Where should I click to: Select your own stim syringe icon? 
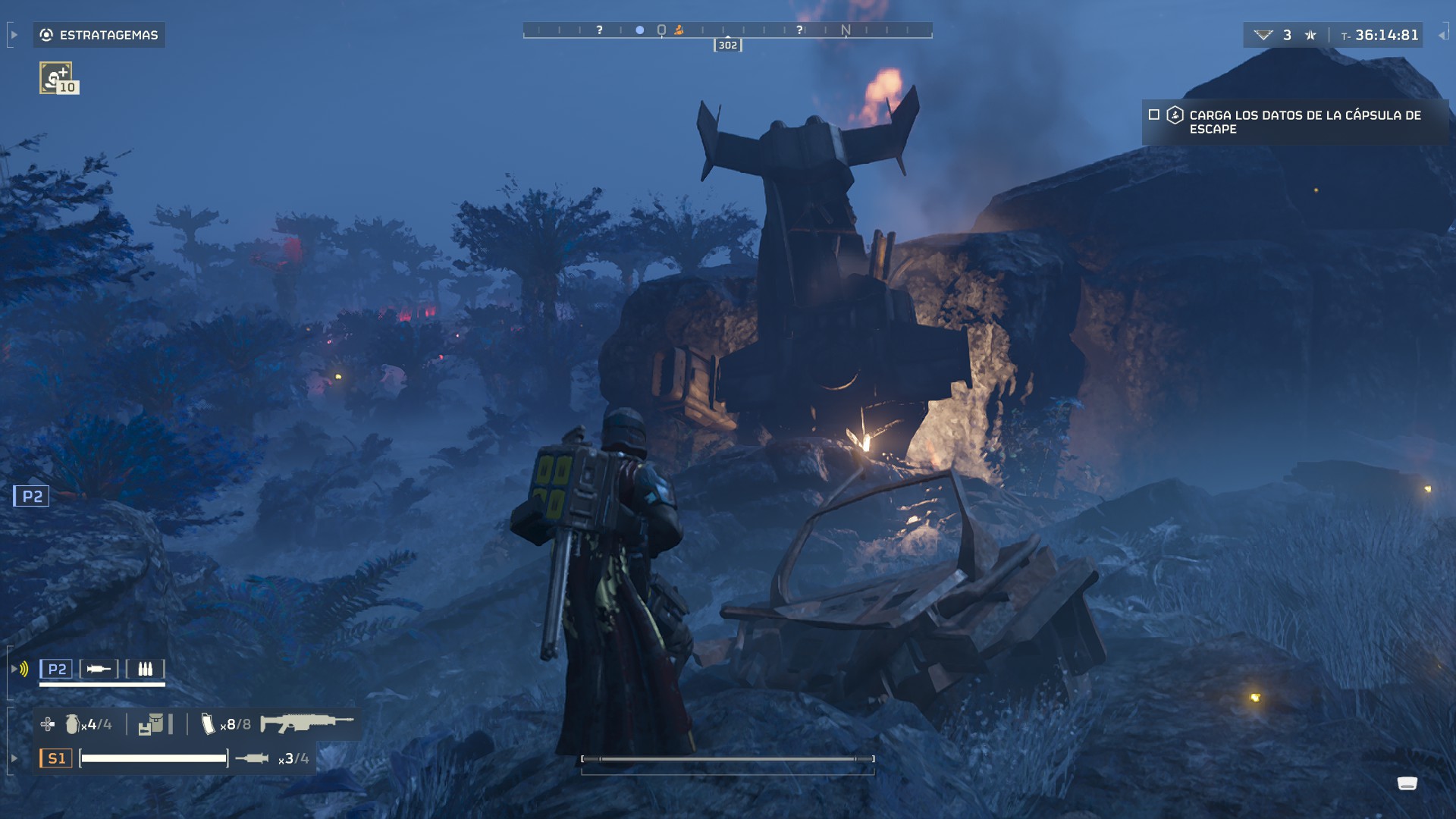[252, 758]
